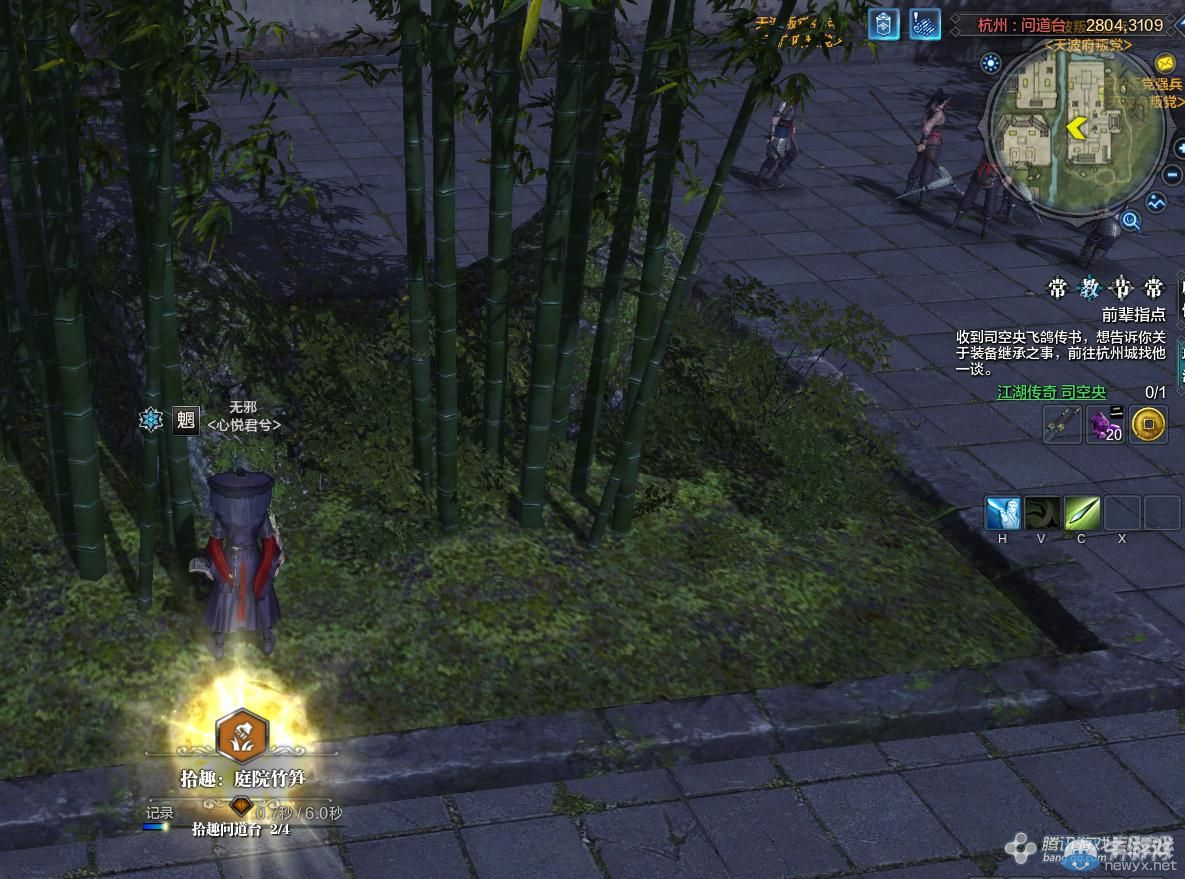The image size is (1185, 879).
Task: Inspect the weapon quest reward icon
Action: coord(1062,425)
